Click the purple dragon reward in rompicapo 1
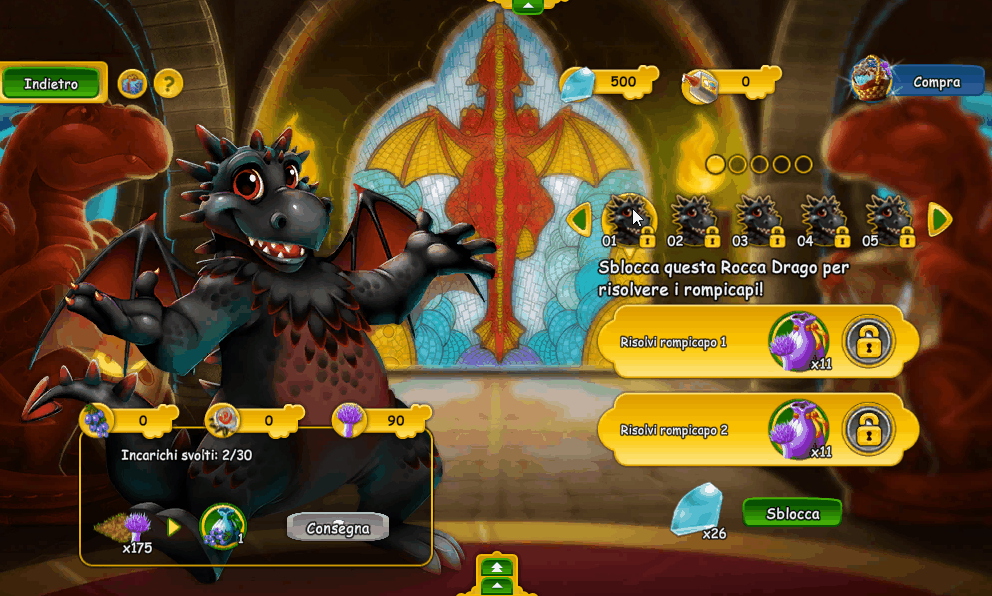The width and height of the screenshot is (992, 596). coord(798,340)
